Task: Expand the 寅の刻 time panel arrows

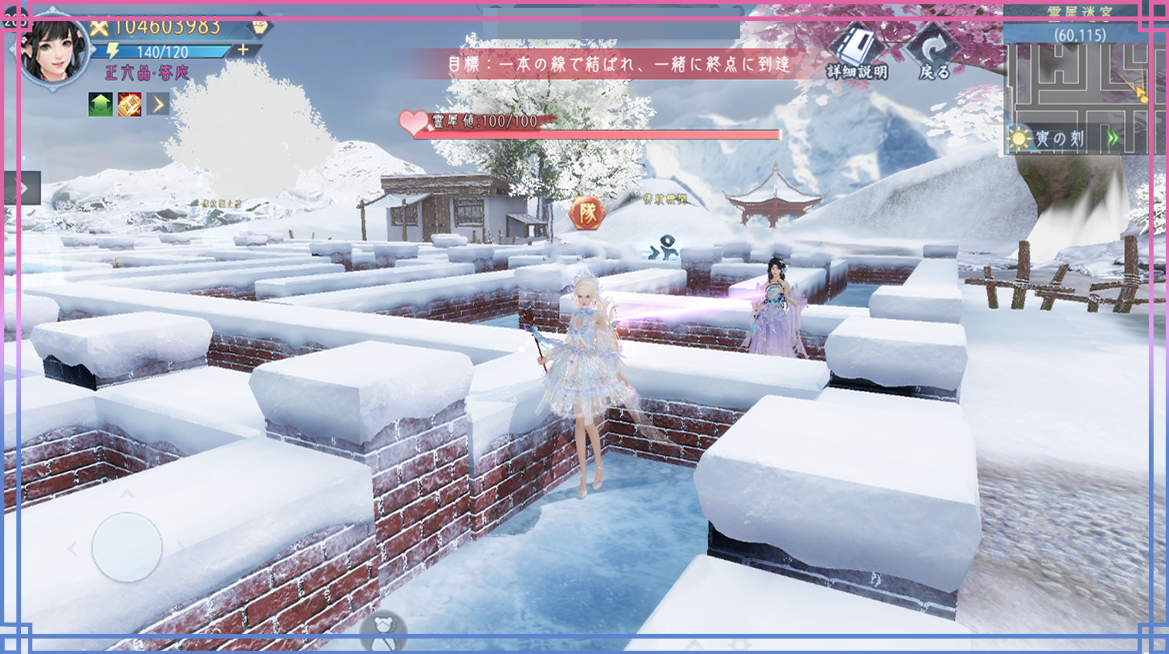Action: point(1114,139)
